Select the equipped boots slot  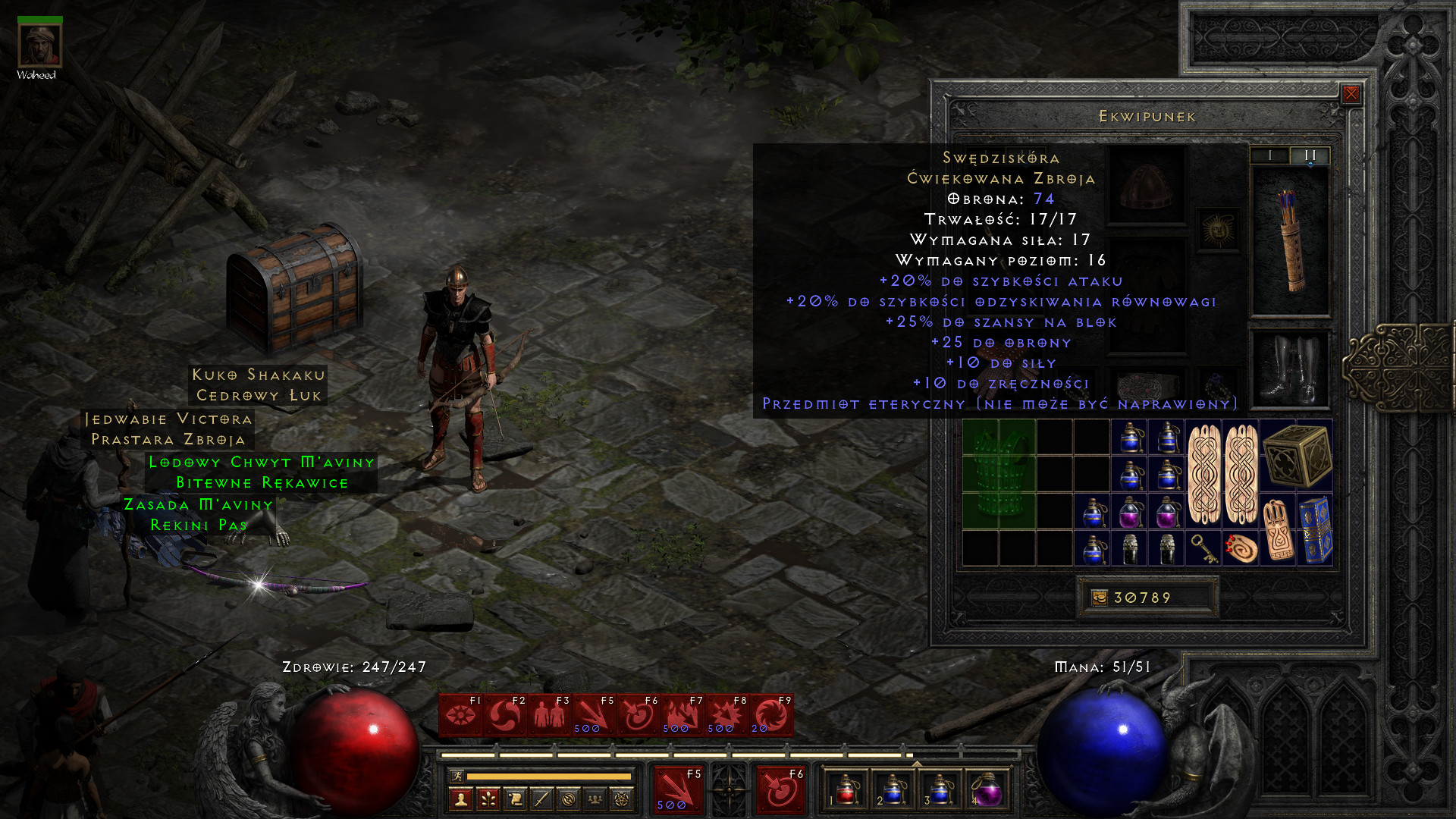pyautogui.click(x=1290, y=369)
